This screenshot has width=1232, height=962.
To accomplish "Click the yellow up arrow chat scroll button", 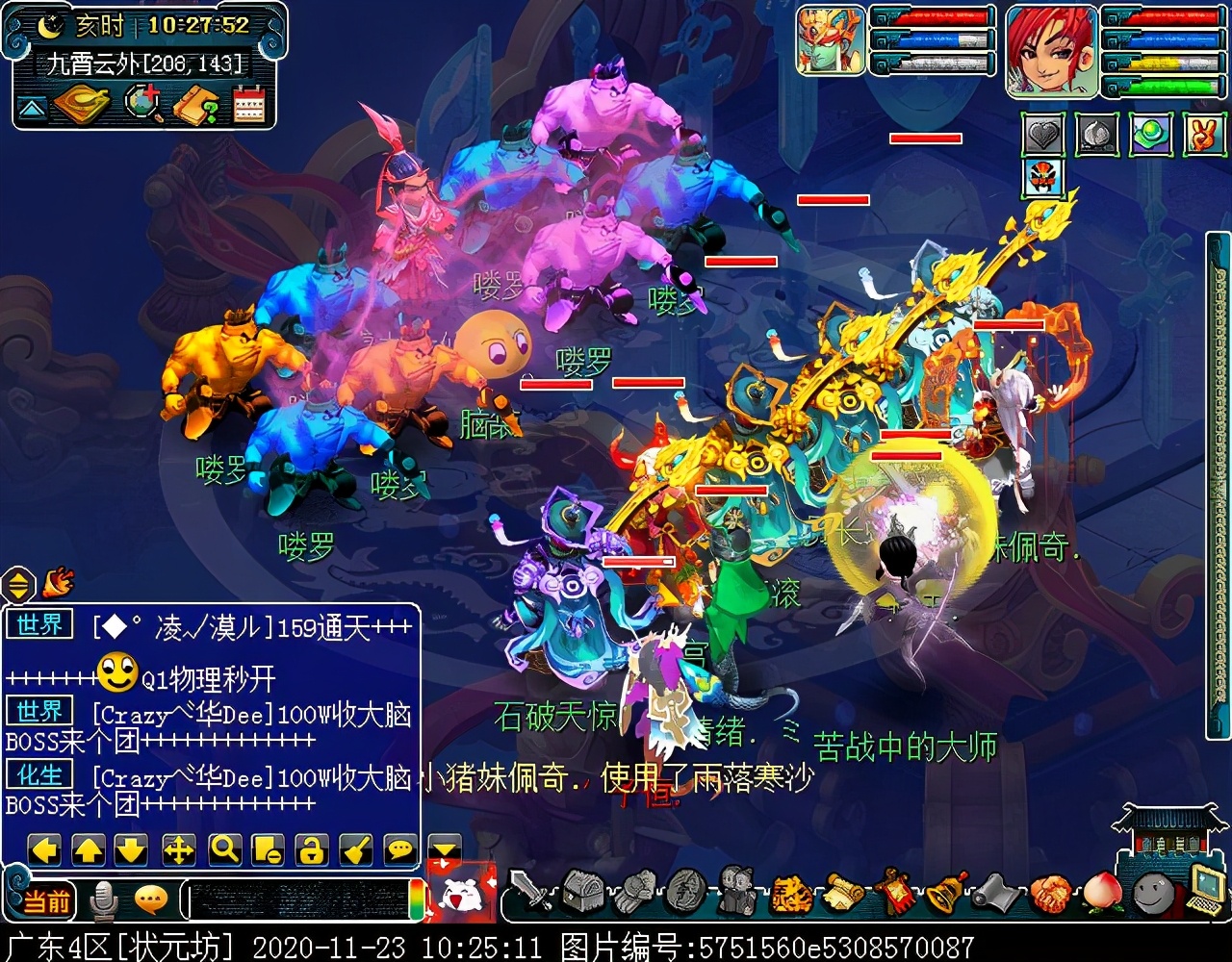I will pyautogui.click(x=89, y=848).
